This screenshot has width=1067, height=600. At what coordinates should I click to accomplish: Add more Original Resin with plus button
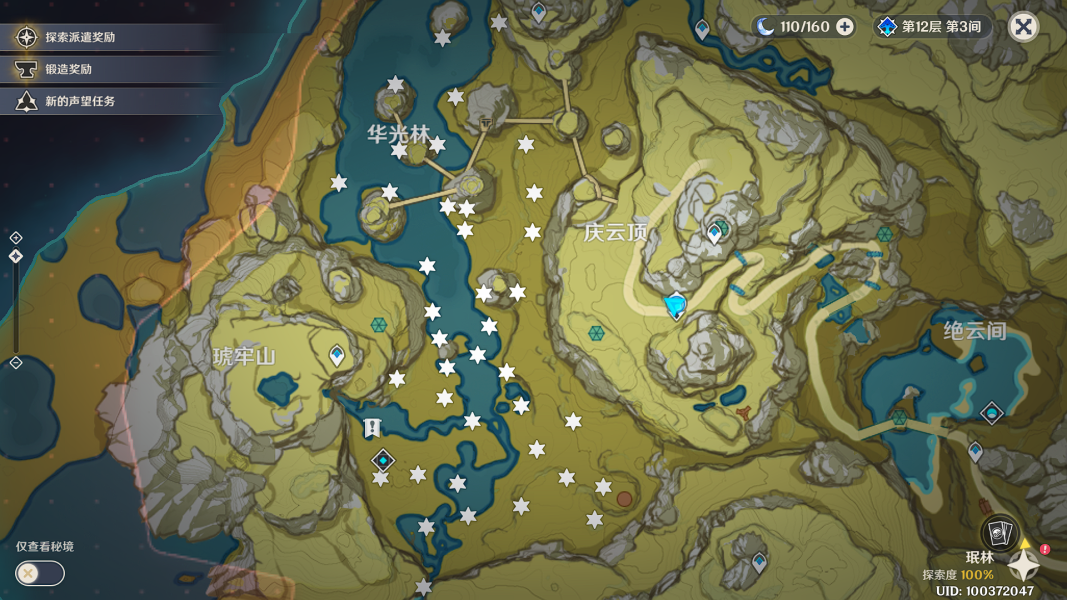845,27
